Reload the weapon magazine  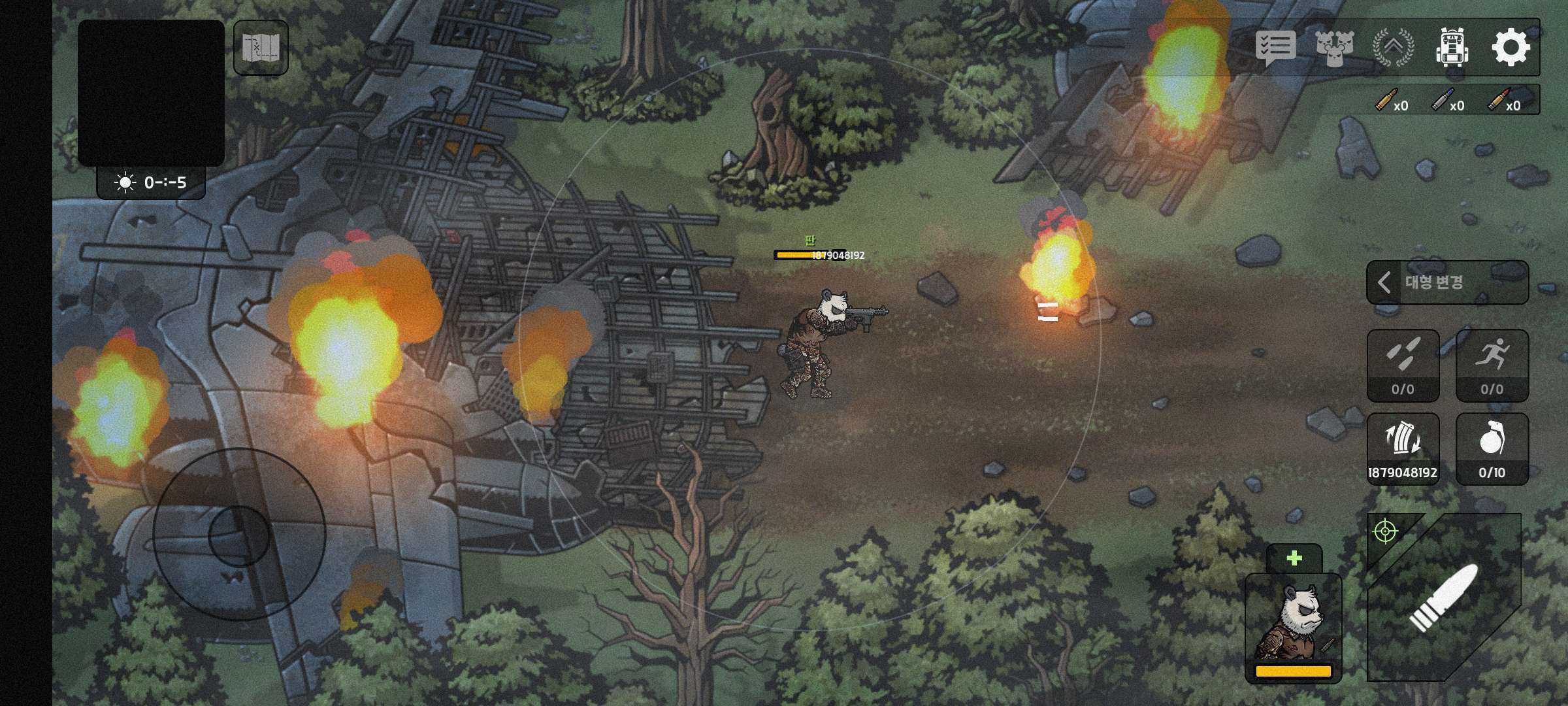coord(1403,448)
